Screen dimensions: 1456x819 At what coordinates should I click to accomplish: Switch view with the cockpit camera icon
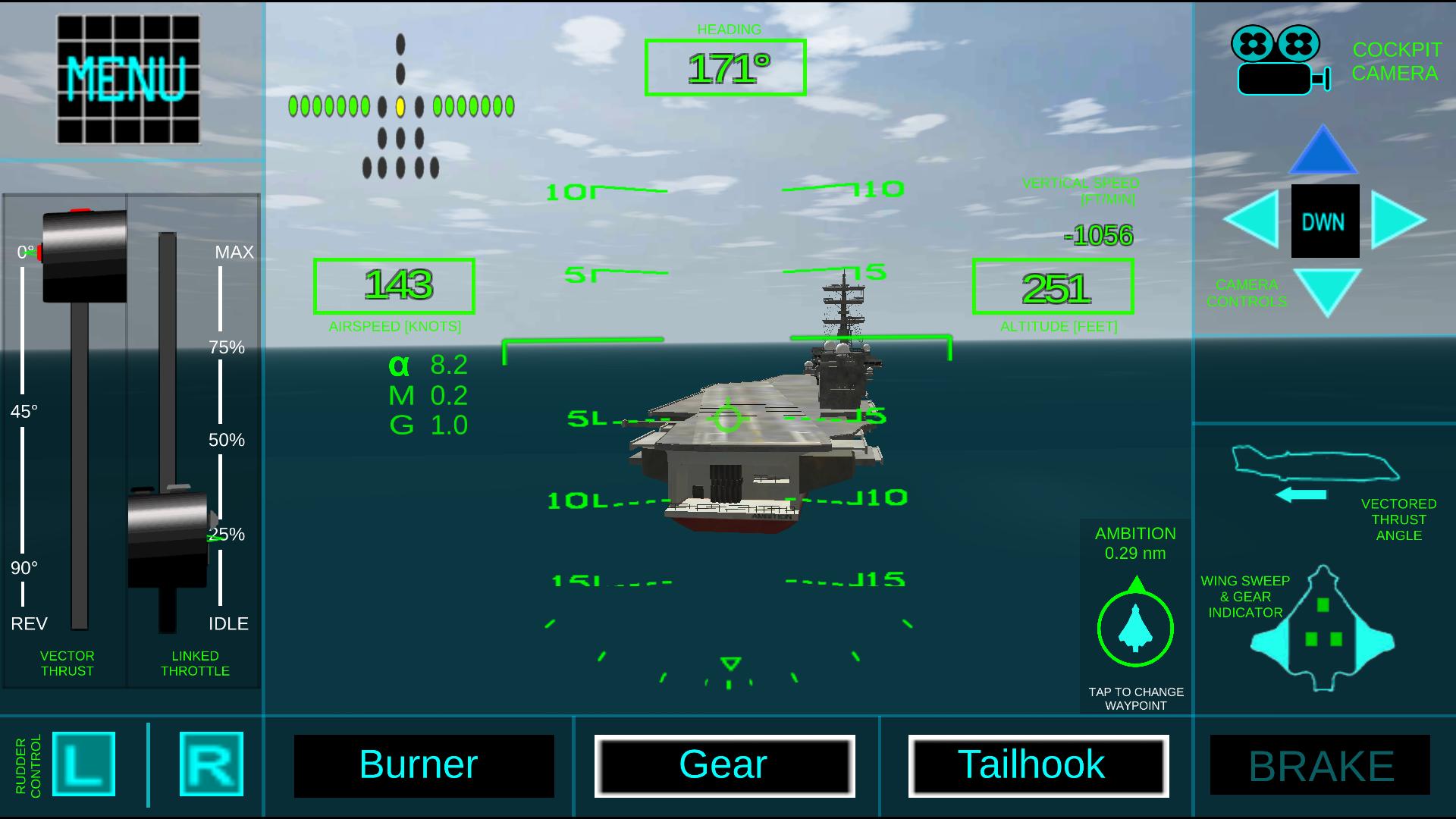tap(1280, 61)
